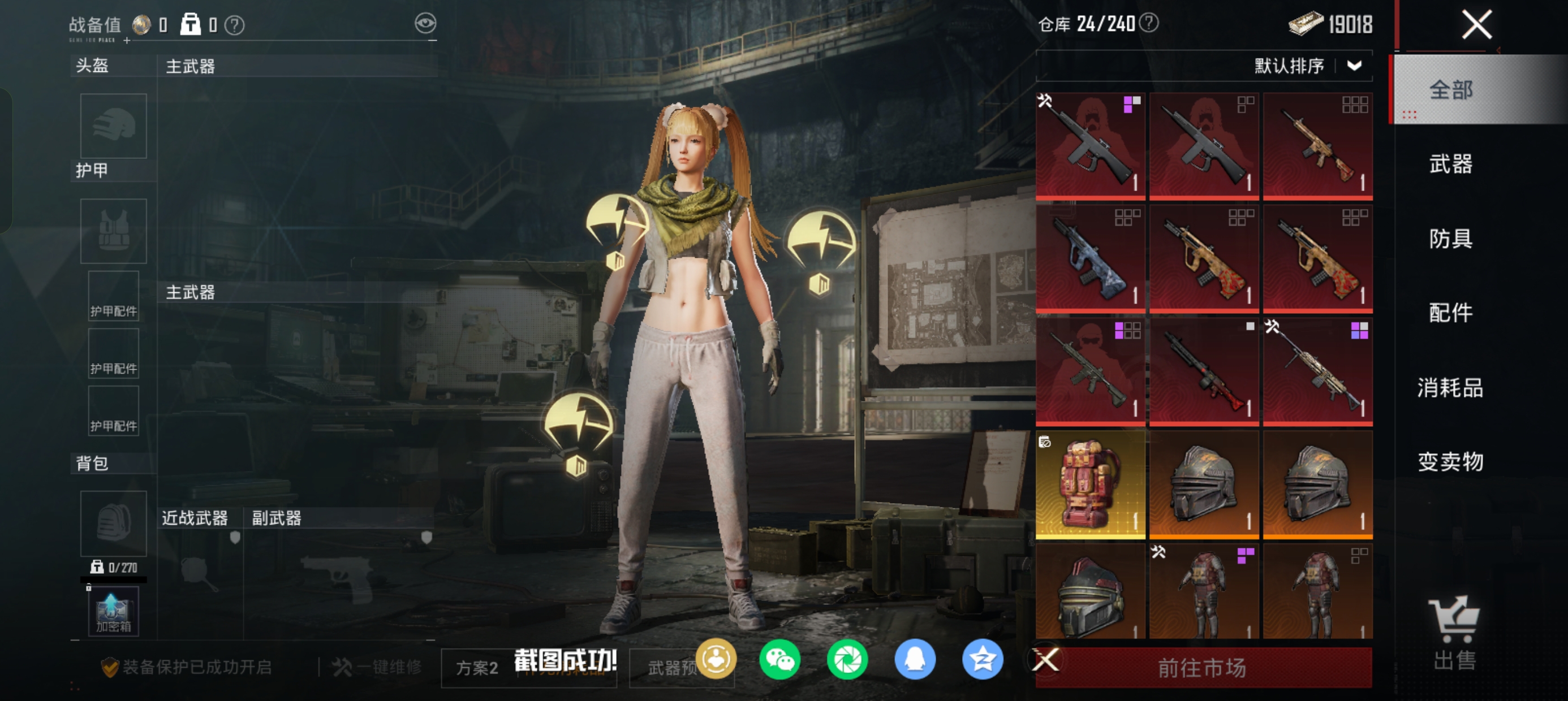This screenshot has width=1568, height=701.
Task: Show the 防具 category
Action: 1450,239
